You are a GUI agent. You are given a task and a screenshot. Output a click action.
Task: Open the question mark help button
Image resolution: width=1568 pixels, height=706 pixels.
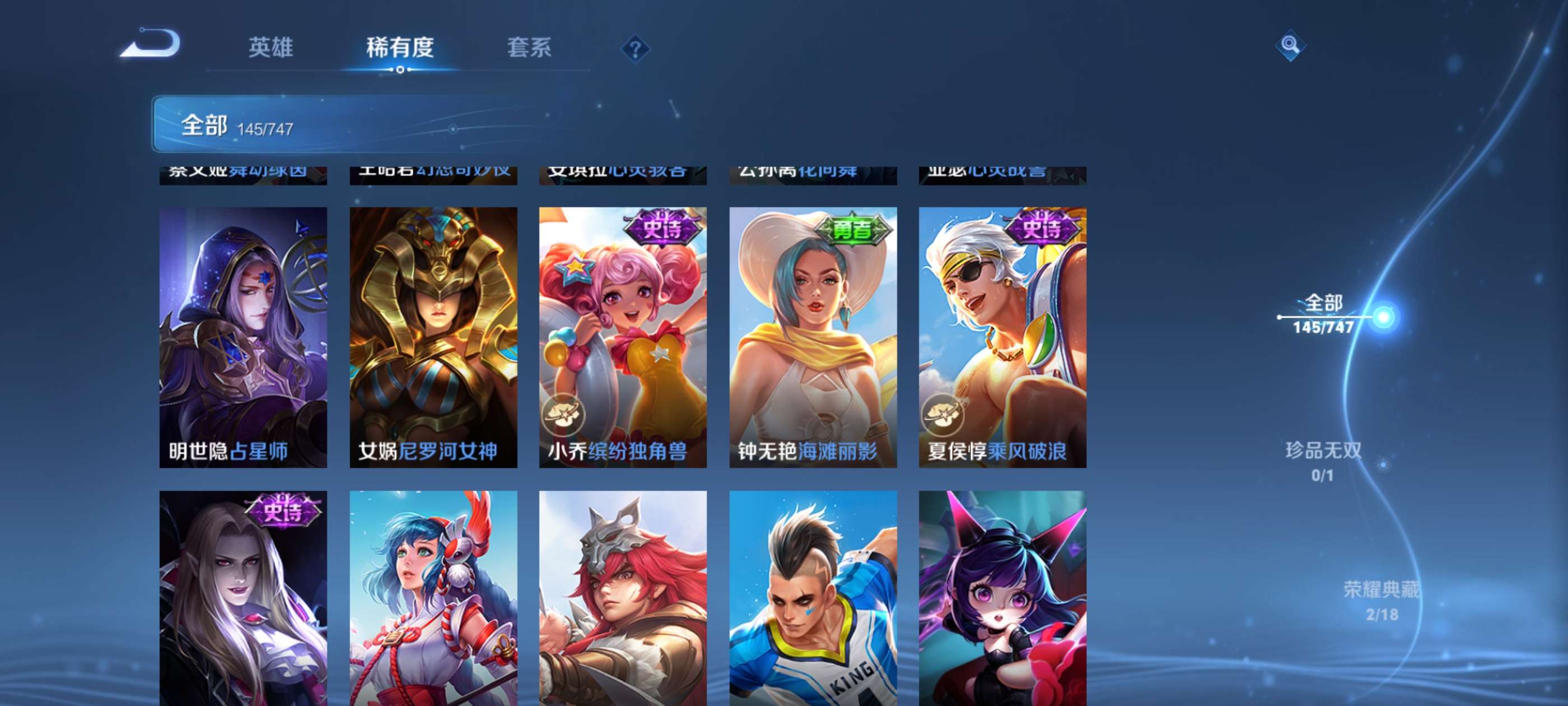click(635, 49)
